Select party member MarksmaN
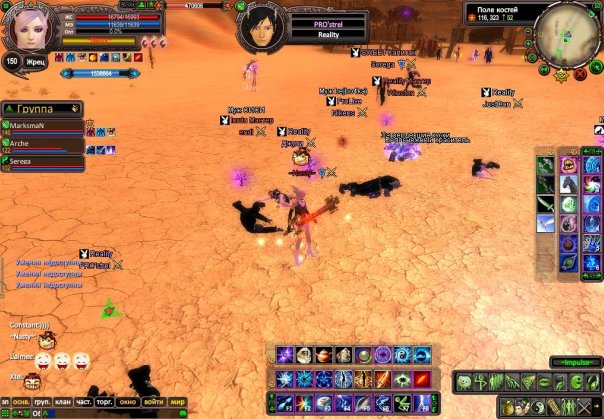This screenshot has width=604, height=419. tap(42, 126)
